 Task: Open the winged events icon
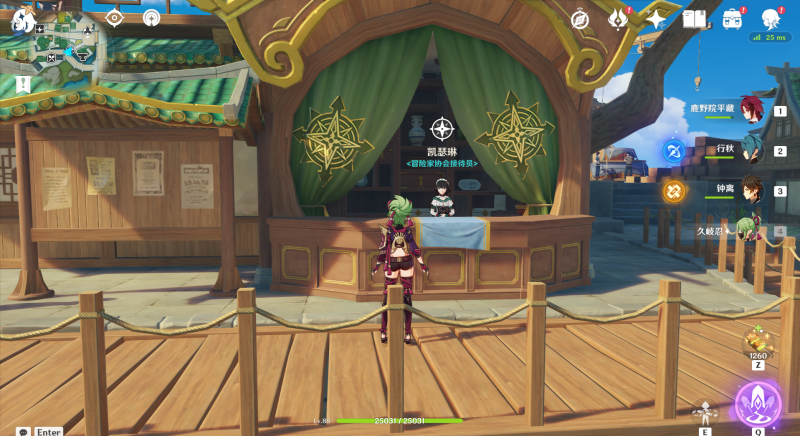coord(618,19)
